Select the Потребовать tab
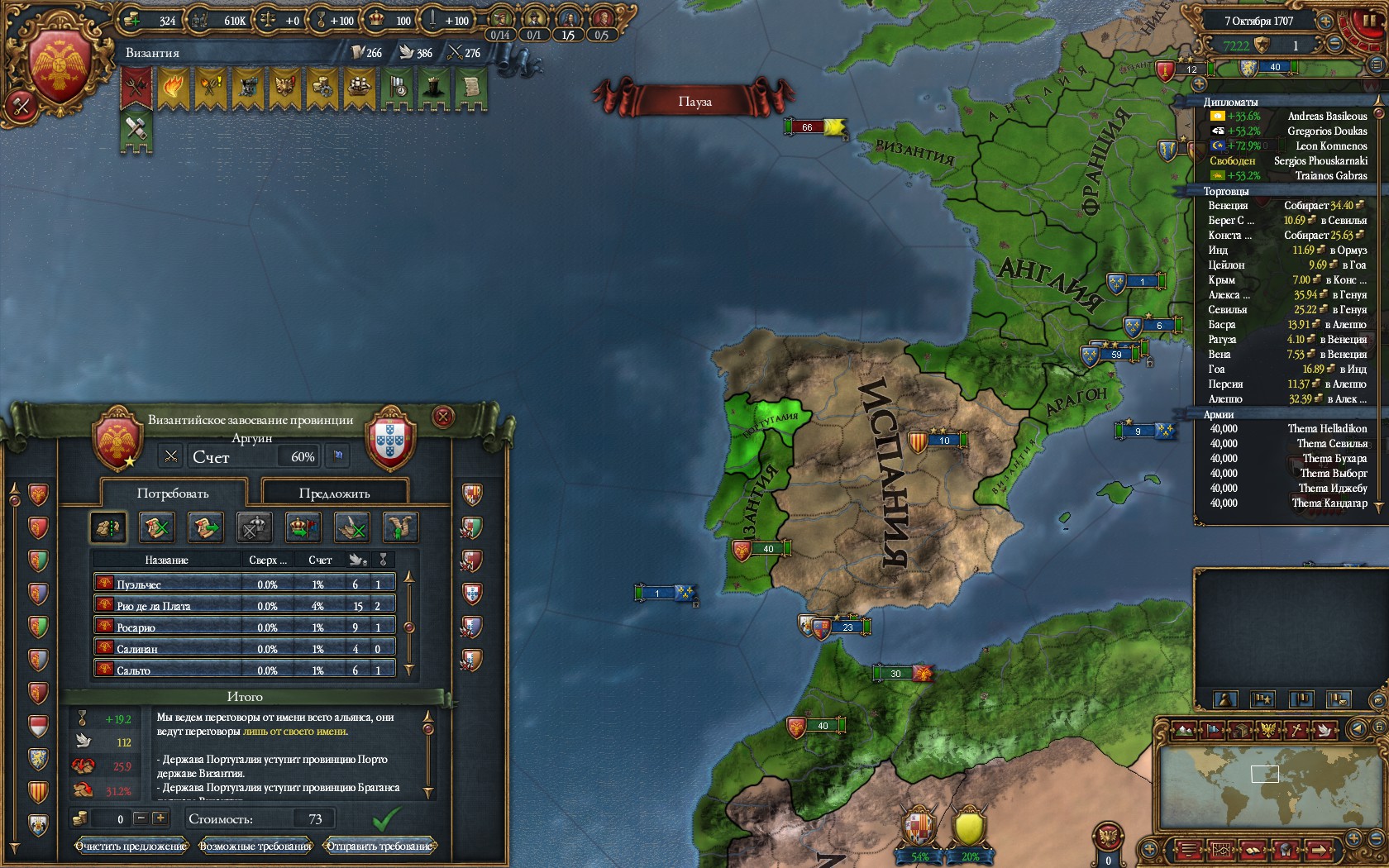 click(x=173, y=494)
